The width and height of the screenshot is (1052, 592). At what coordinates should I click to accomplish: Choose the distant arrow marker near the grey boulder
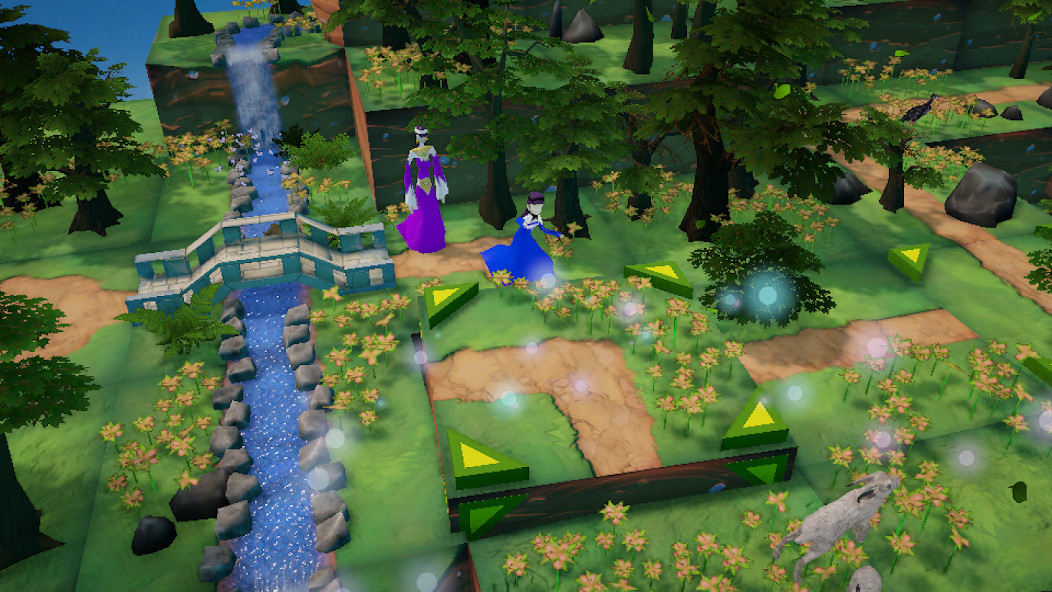point(910,259)
